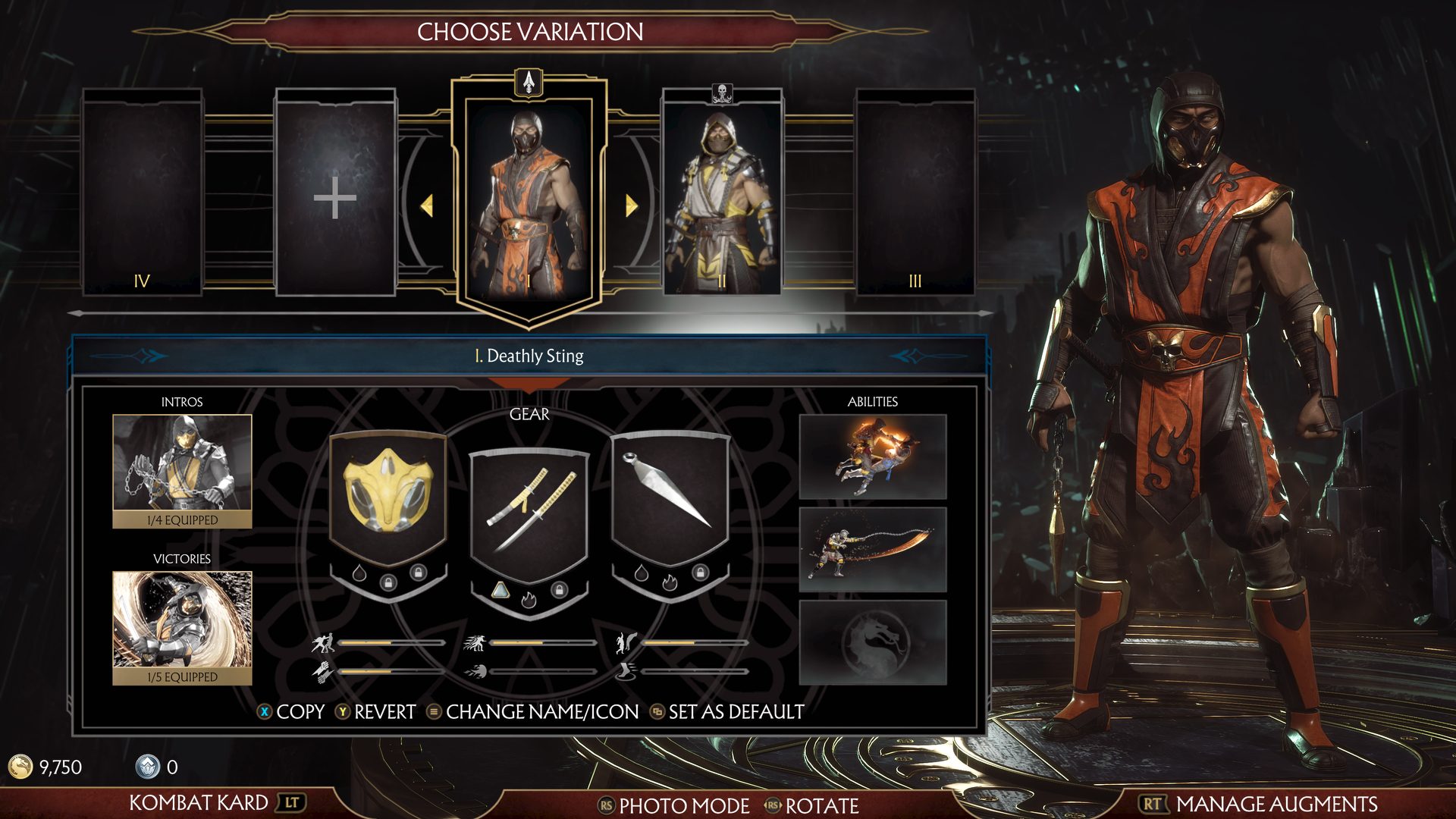
Task: Select empty variation slot IV
Action: 142,193
